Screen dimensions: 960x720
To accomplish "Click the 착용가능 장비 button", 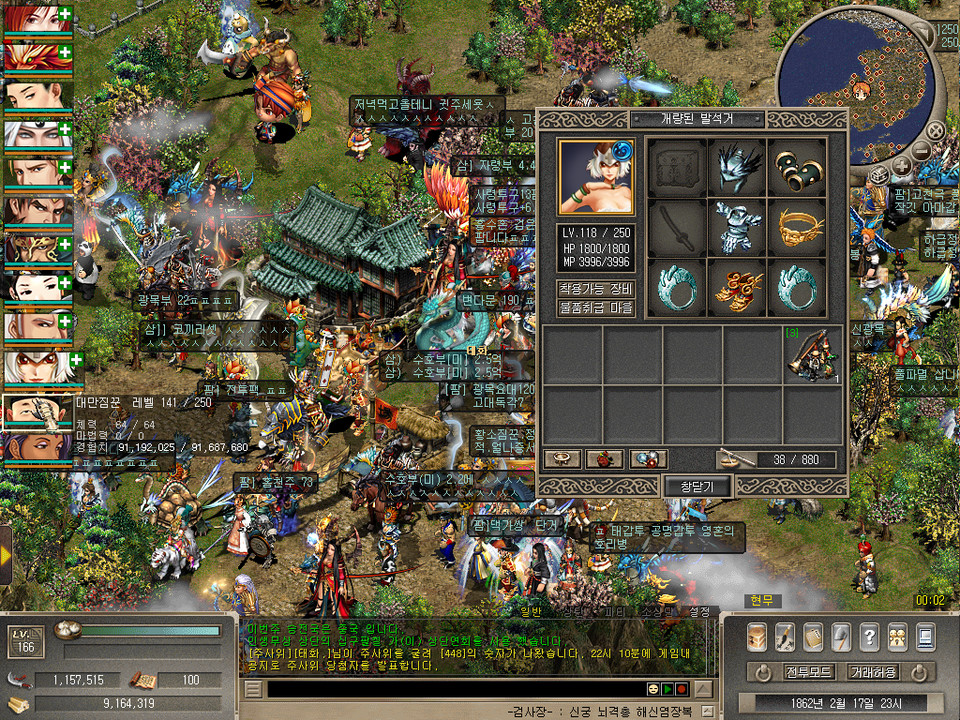I will click(x=596, y=289).
